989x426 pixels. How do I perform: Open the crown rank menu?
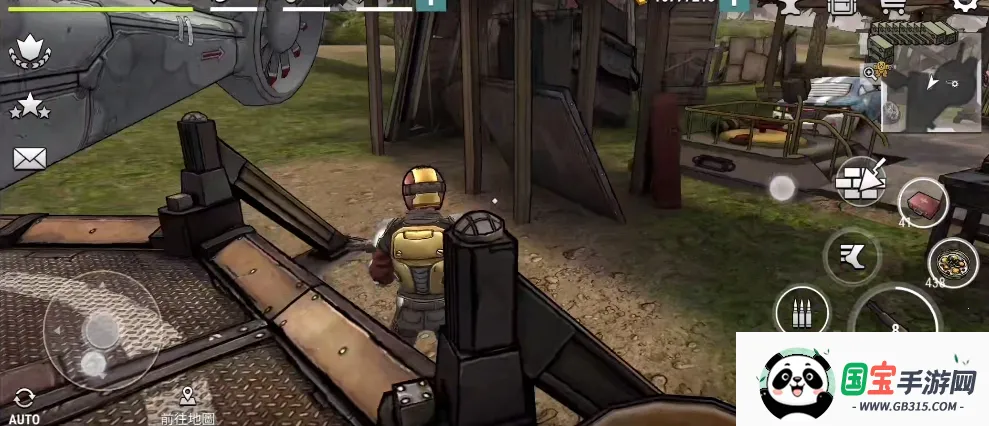[x=30, y=52]
